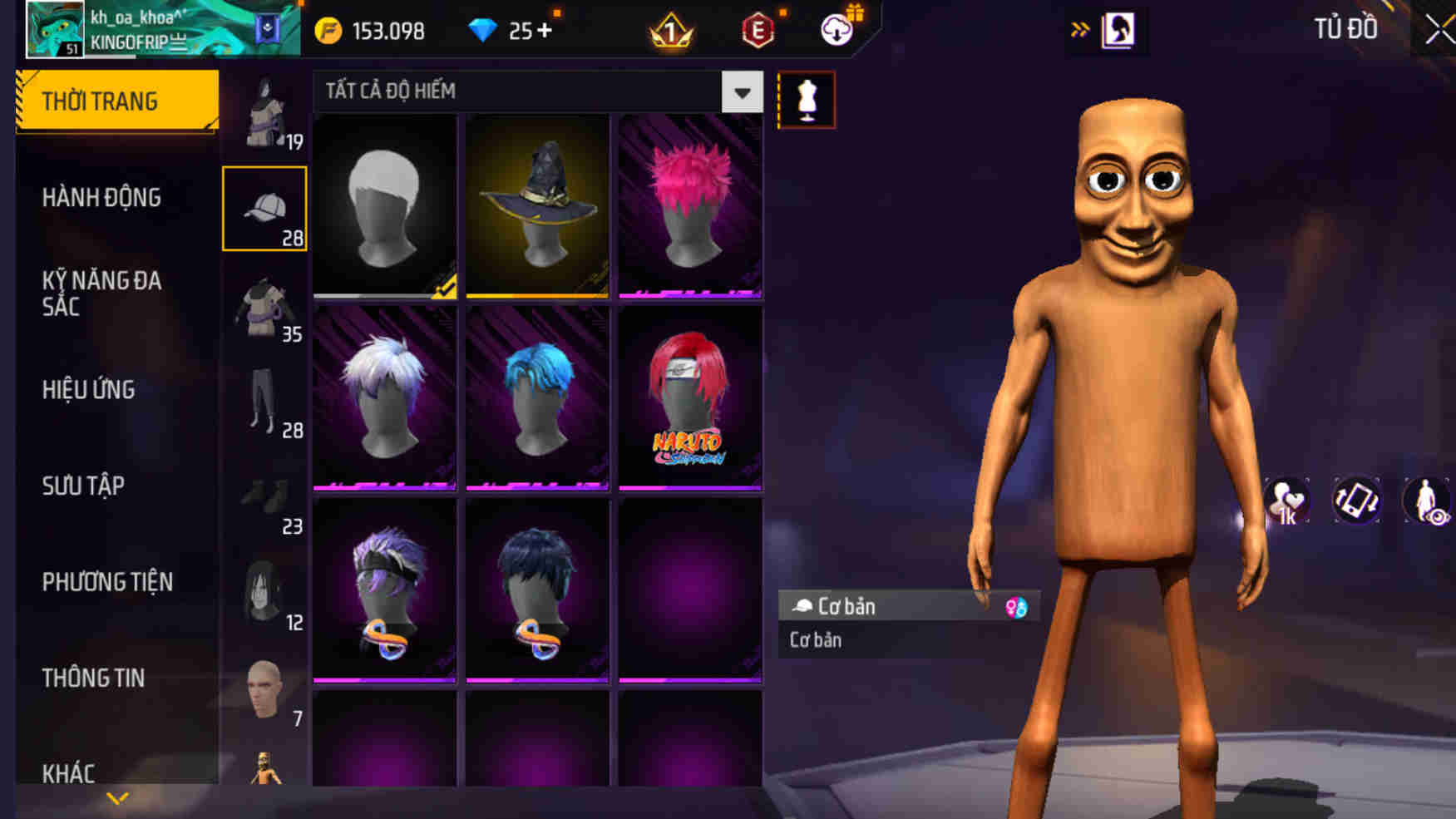This screenshot has height=819, width=1456.
Task: Click the 1k likes heart icon
Action: (x=1289, y=500)
